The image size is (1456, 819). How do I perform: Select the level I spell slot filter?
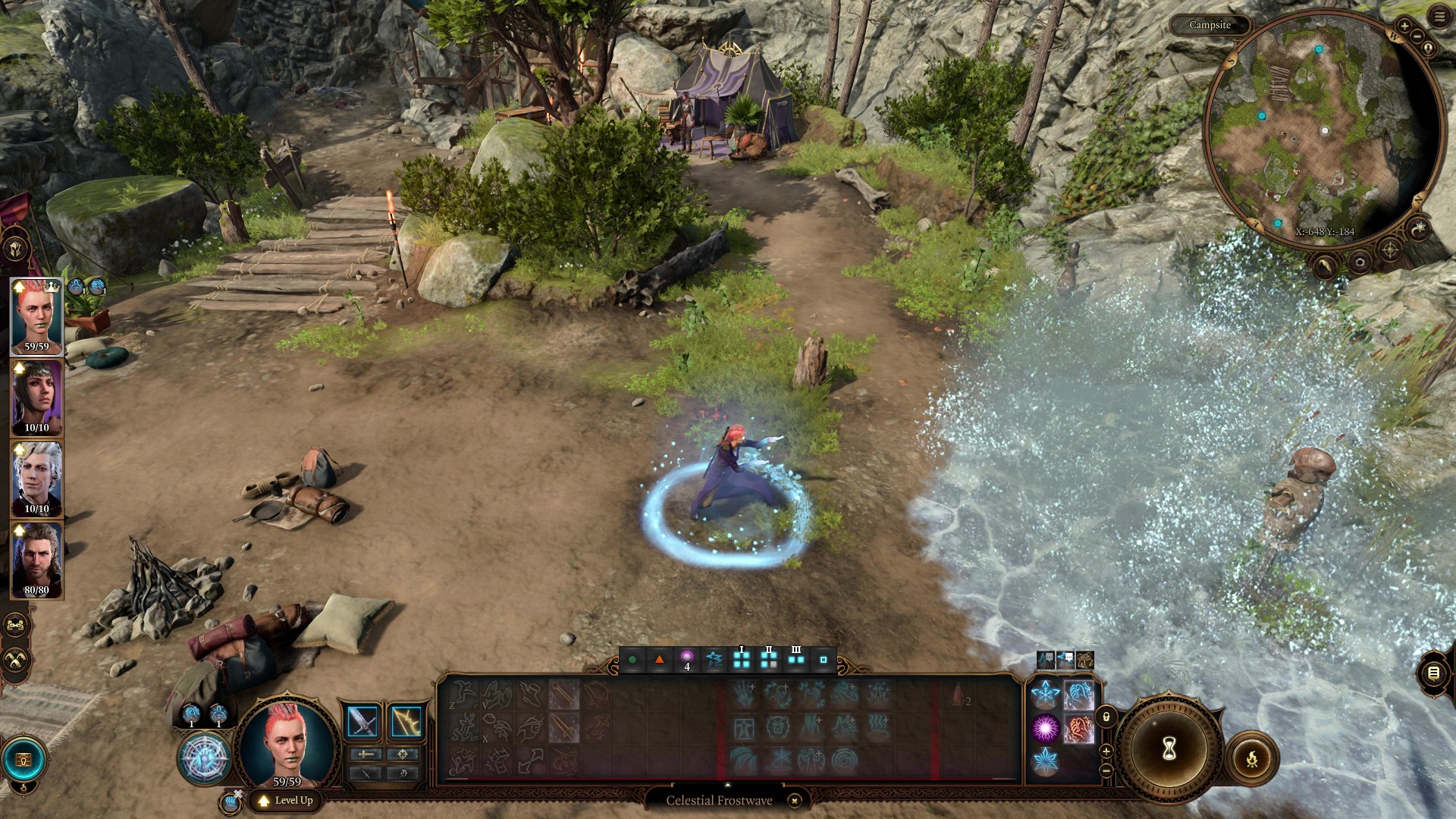tap(741, 660)
